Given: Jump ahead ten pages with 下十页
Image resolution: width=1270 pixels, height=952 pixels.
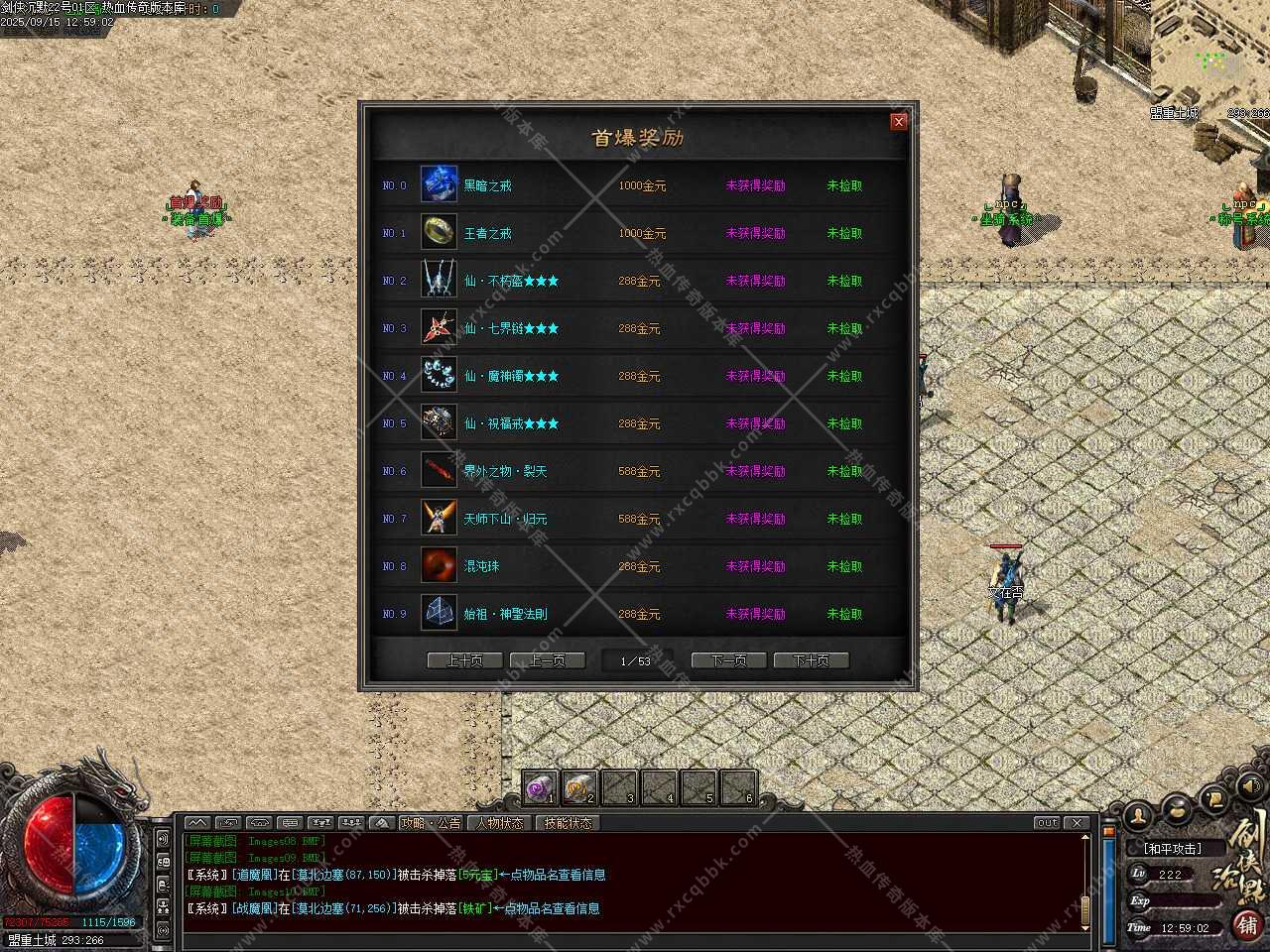Looking at the screenshot, I should (811, 660).
